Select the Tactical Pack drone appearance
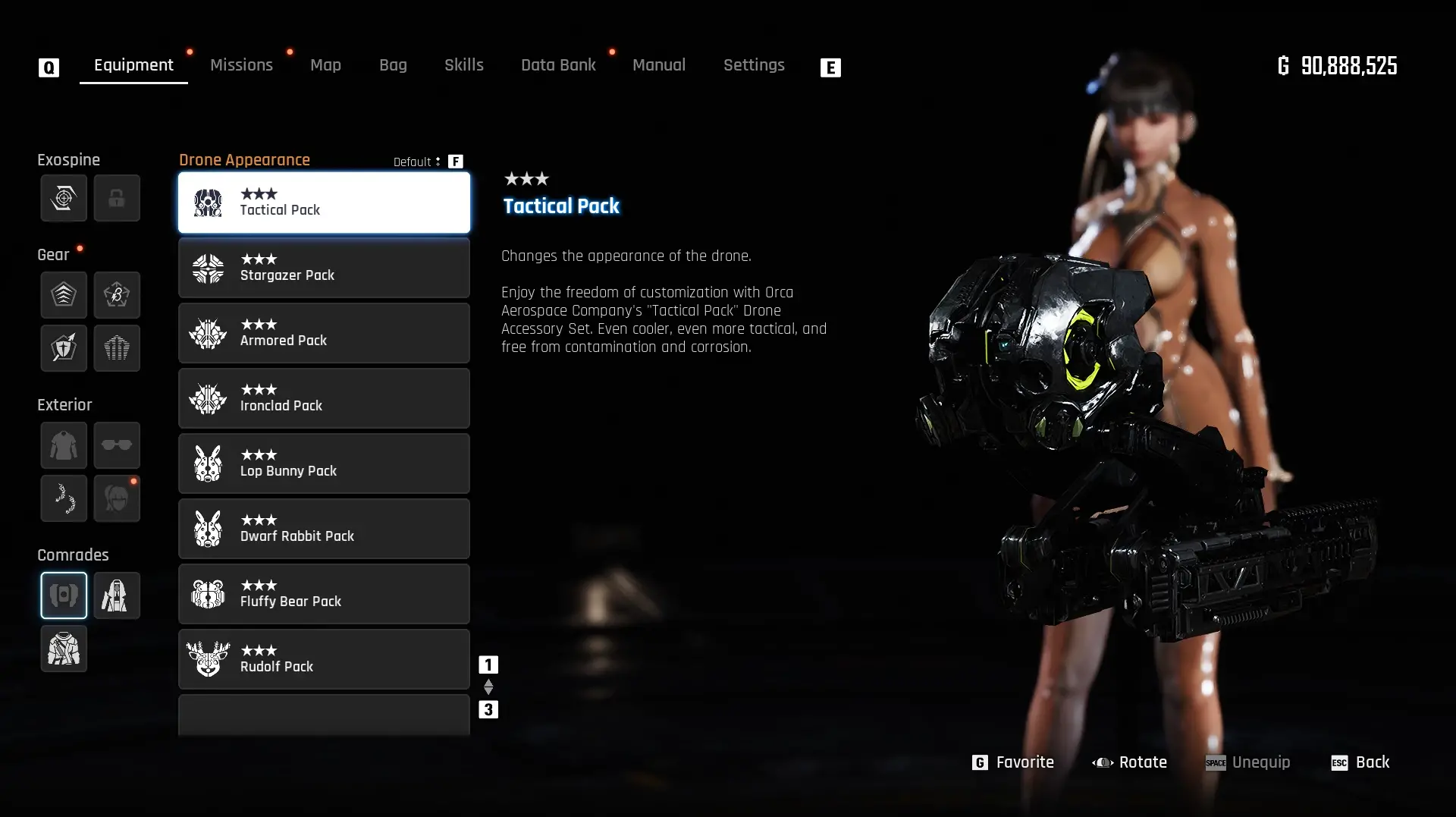This screenshot has height=817, width=1456. (324, 203)
